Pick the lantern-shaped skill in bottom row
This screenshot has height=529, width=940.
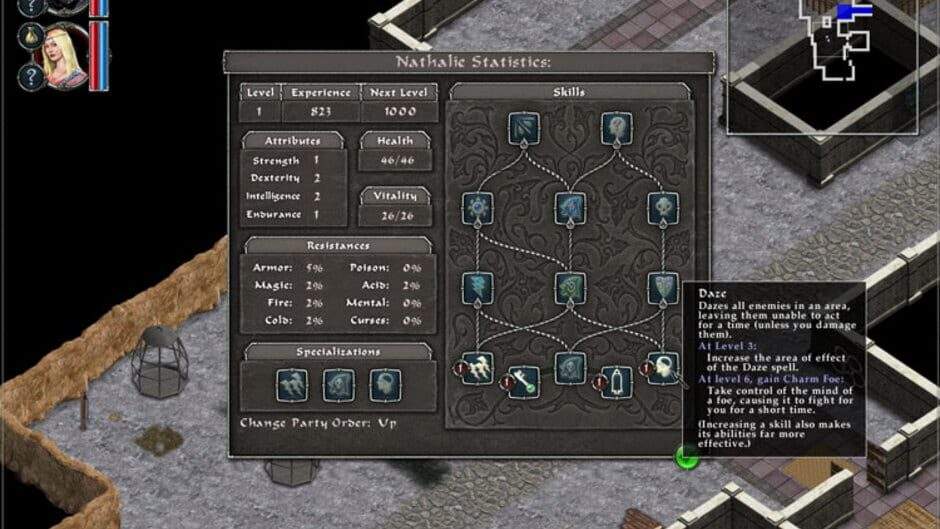tap(618, 381)
